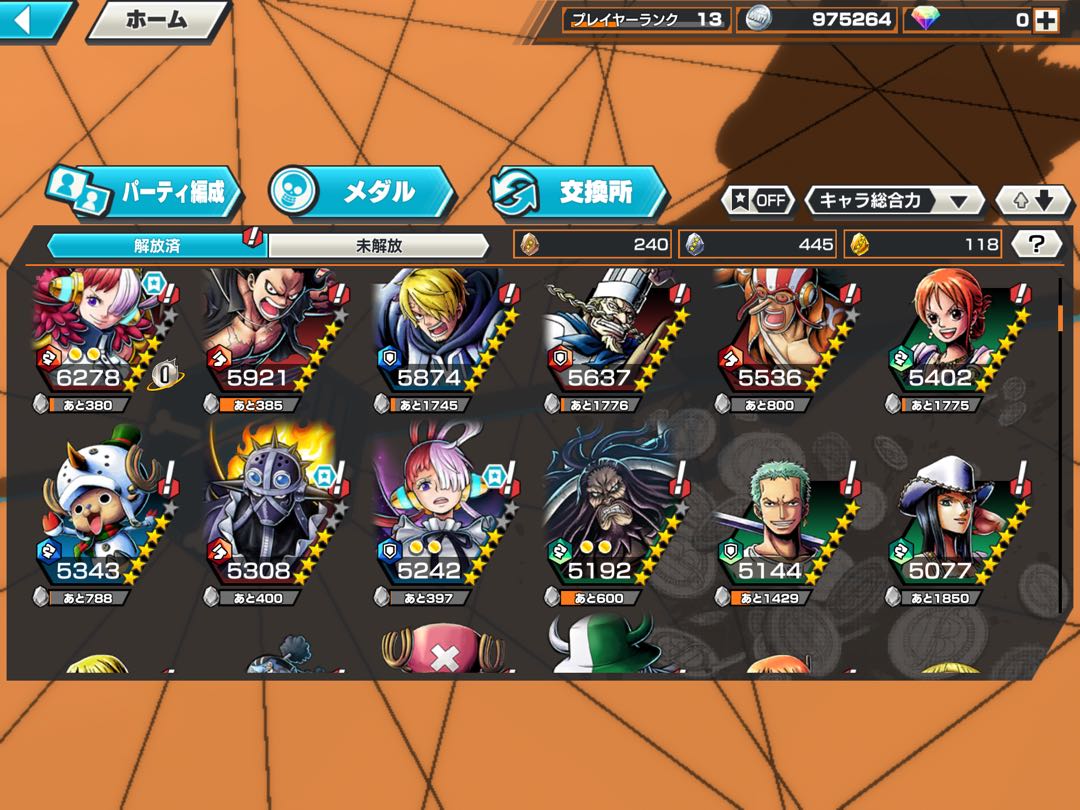Open help with question mark button
1080x810 pixels.
pos(1037,244)
